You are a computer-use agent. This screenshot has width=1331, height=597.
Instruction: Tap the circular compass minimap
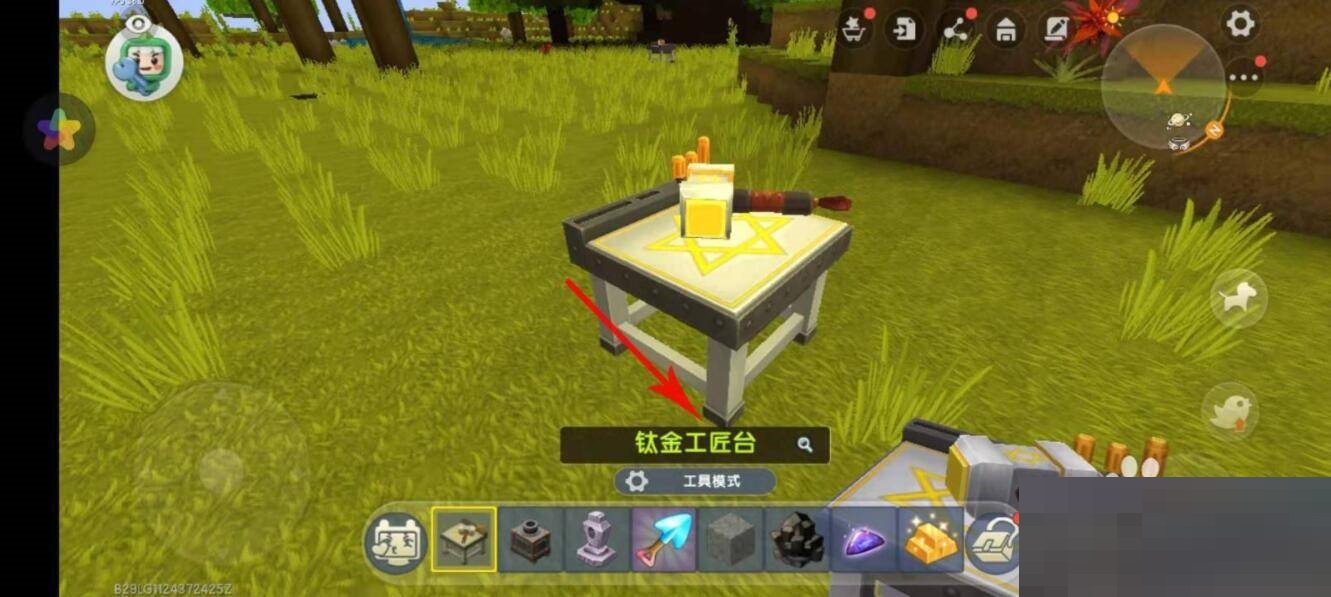tap(1163, 87)
